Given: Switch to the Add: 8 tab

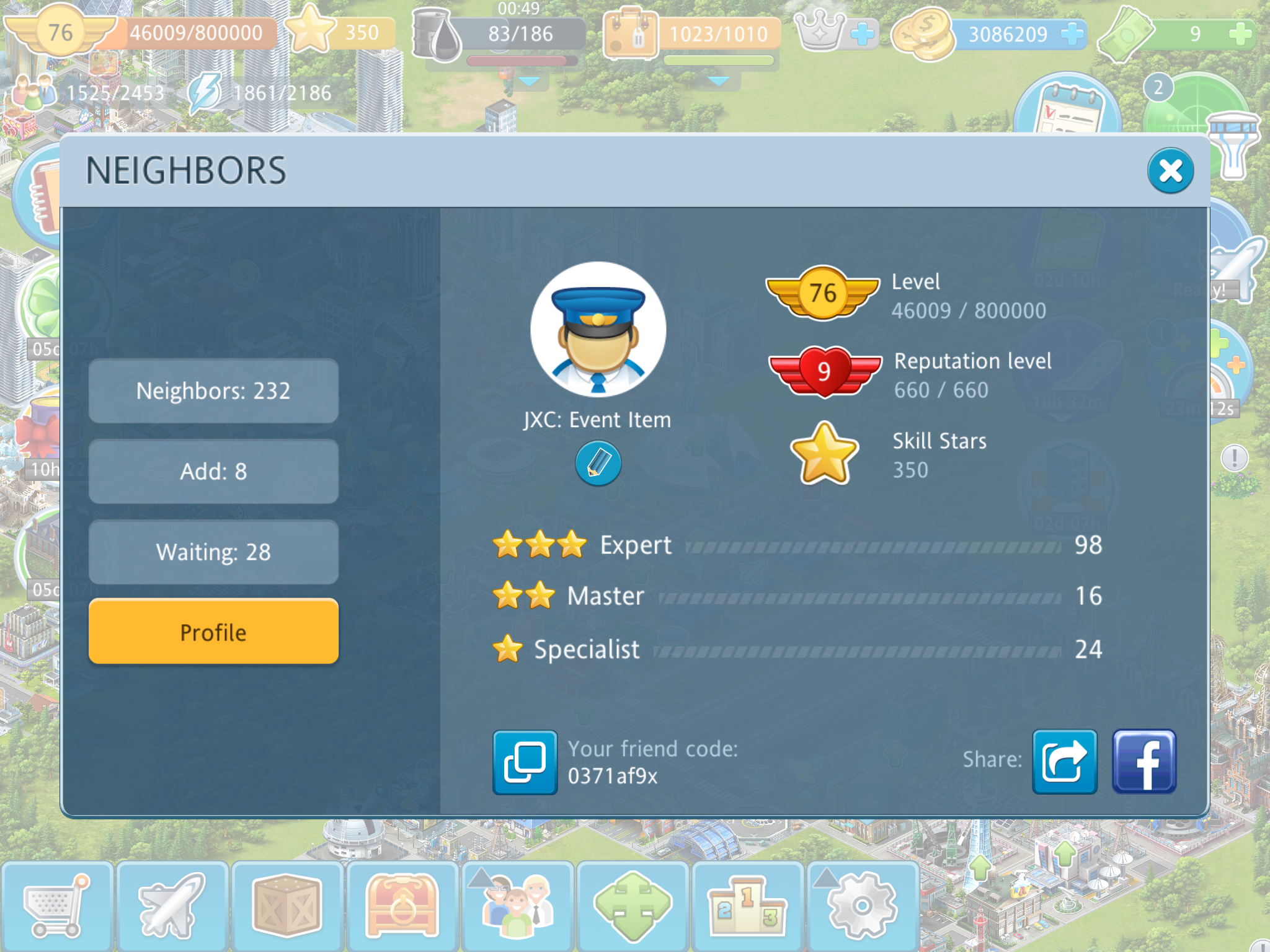Looking at the screenshot, I should [x=213, y=472].
